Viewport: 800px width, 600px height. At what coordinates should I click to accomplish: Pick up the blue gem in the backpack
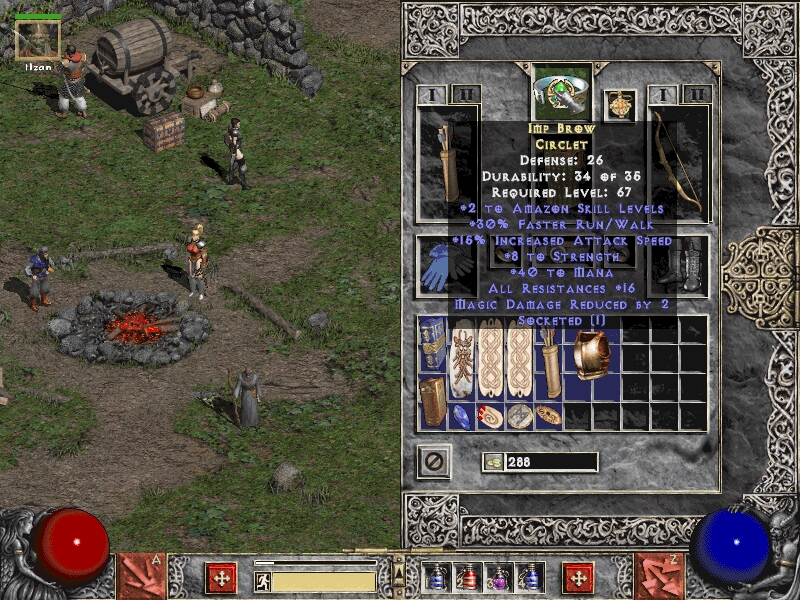[x=460, y=415]
